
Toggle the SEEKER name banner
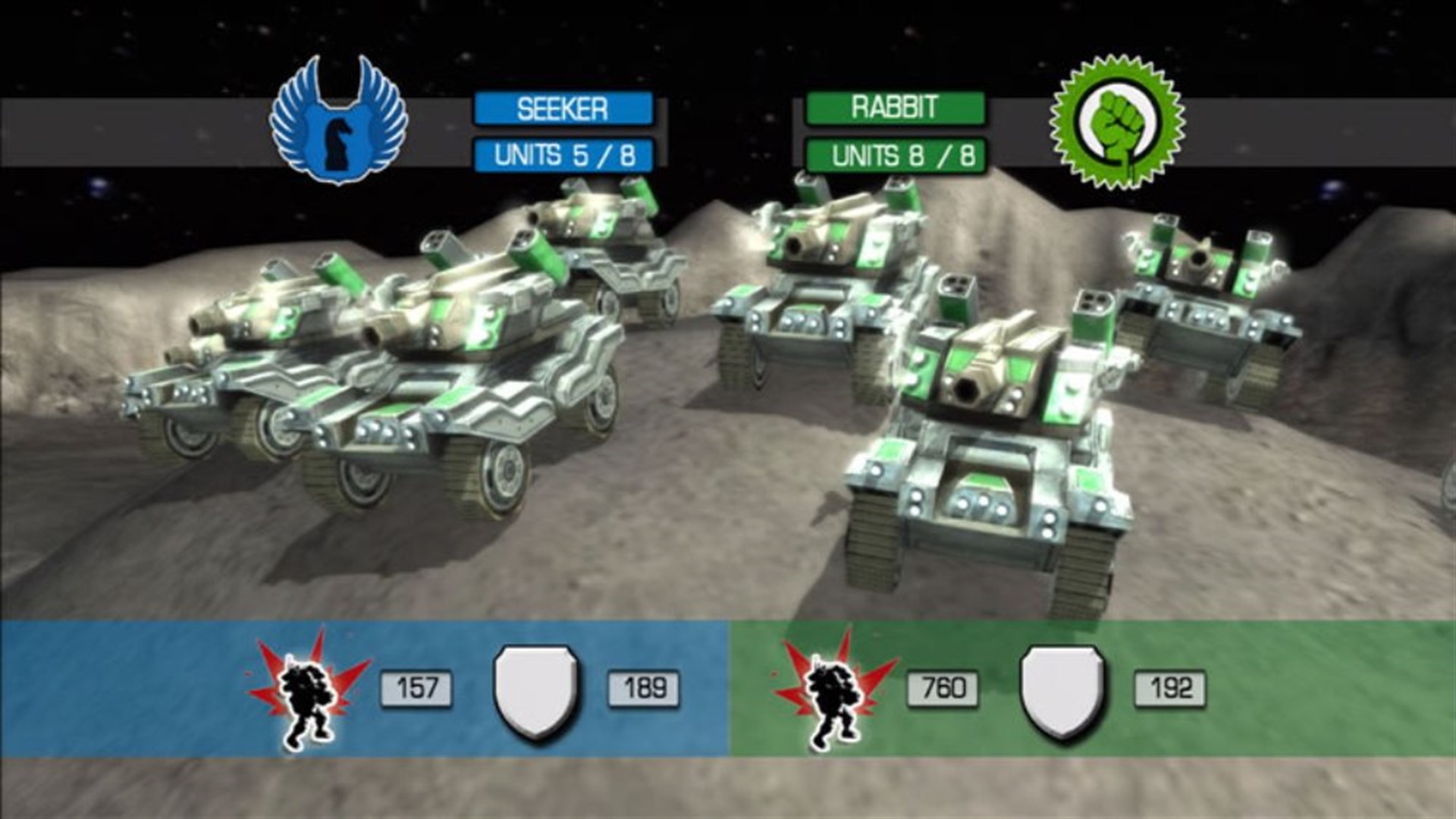coord(561,108)
